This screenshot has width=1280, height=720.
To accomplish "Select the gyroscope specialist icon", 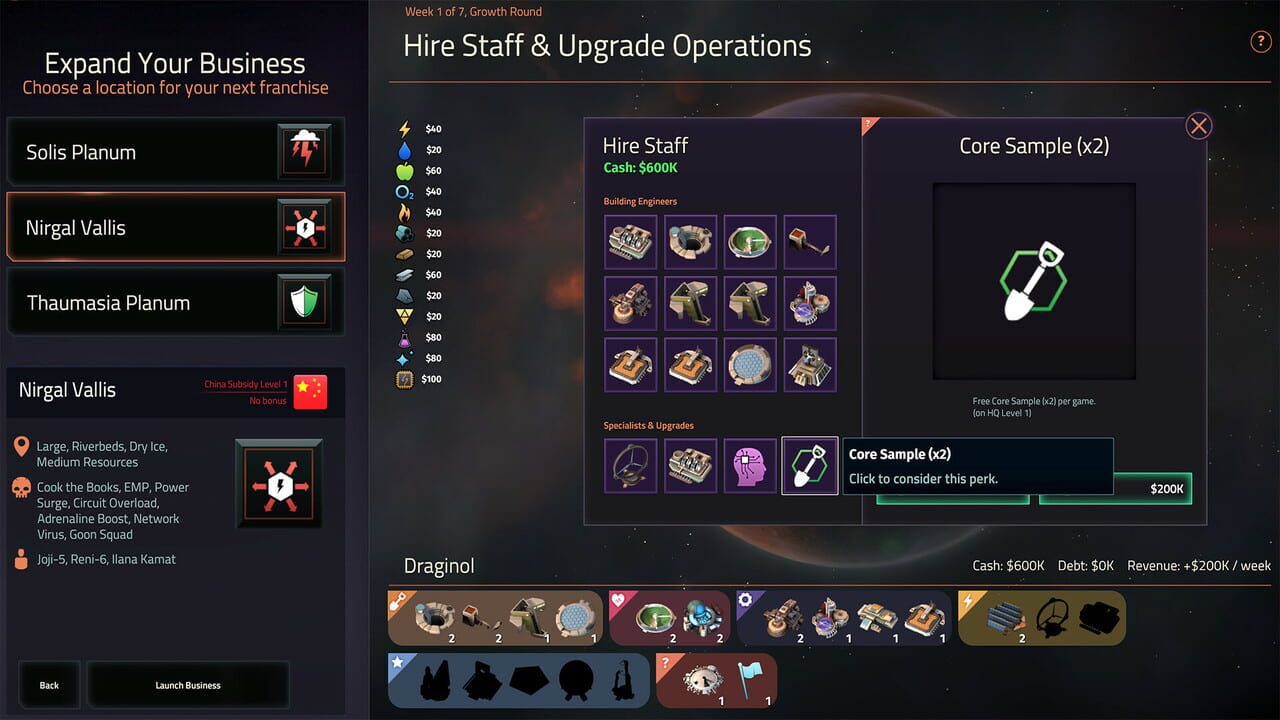I will click(x=630, y=465).
